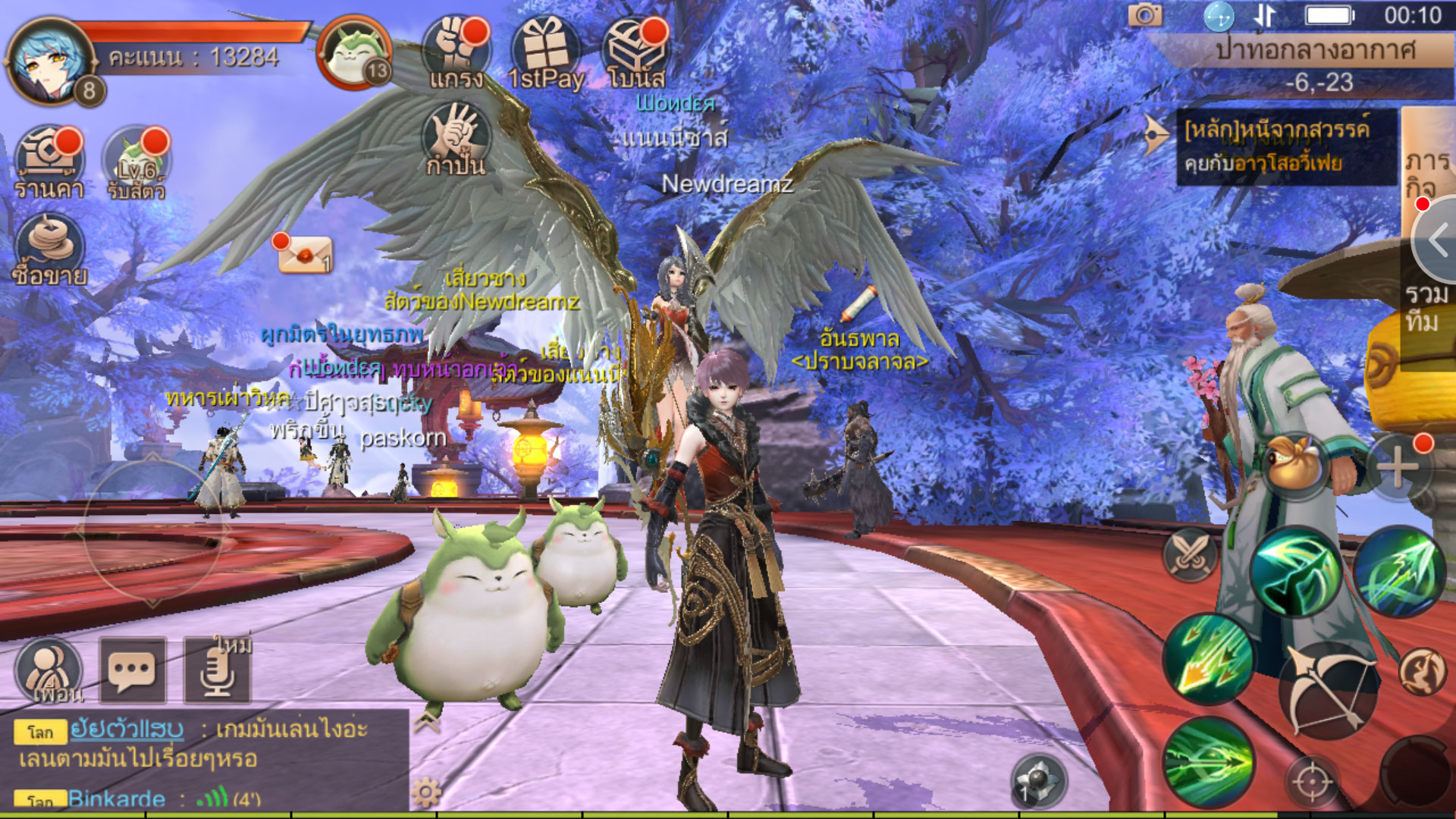Image resolution: width=1456 pixels, height=819 pixels.
Task: Claim the Lv.6 pet reward icon
Action: [x=136, y=161]
